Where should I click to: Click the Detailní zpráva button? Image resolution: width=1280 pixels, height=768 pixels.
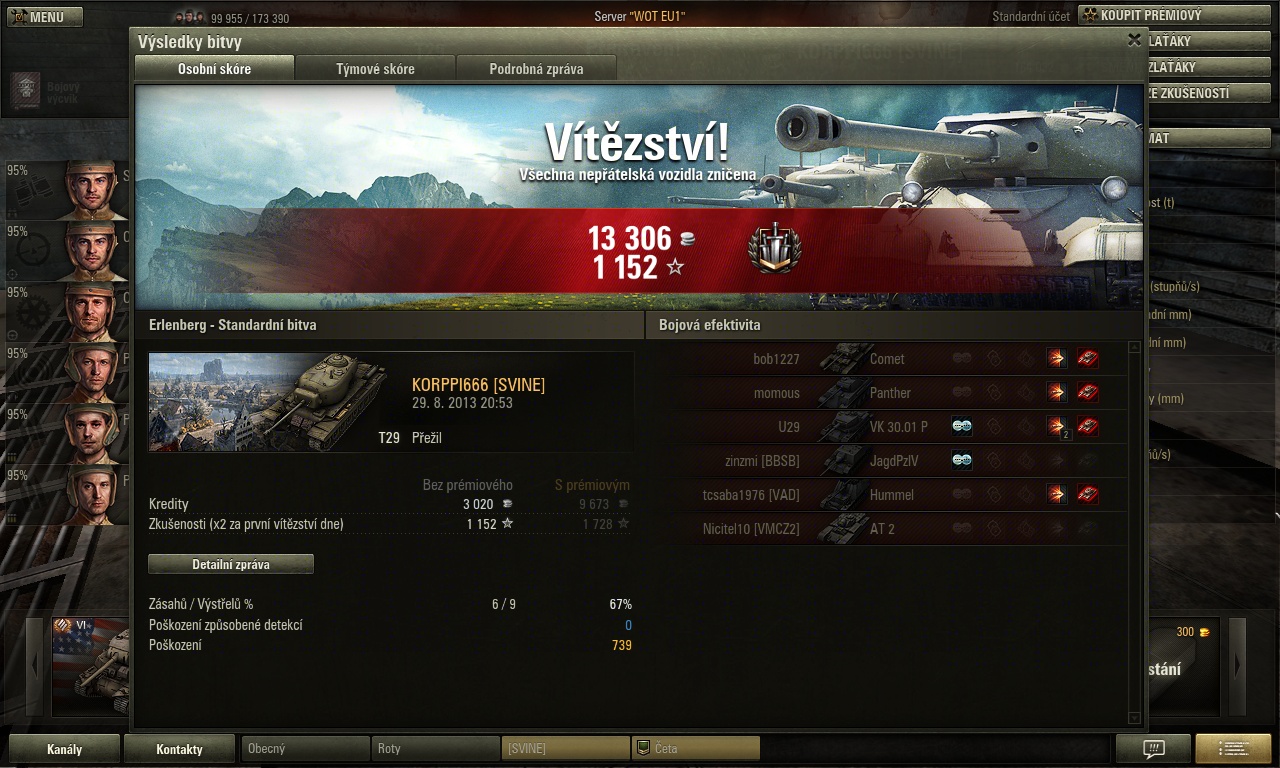(231, 564)
